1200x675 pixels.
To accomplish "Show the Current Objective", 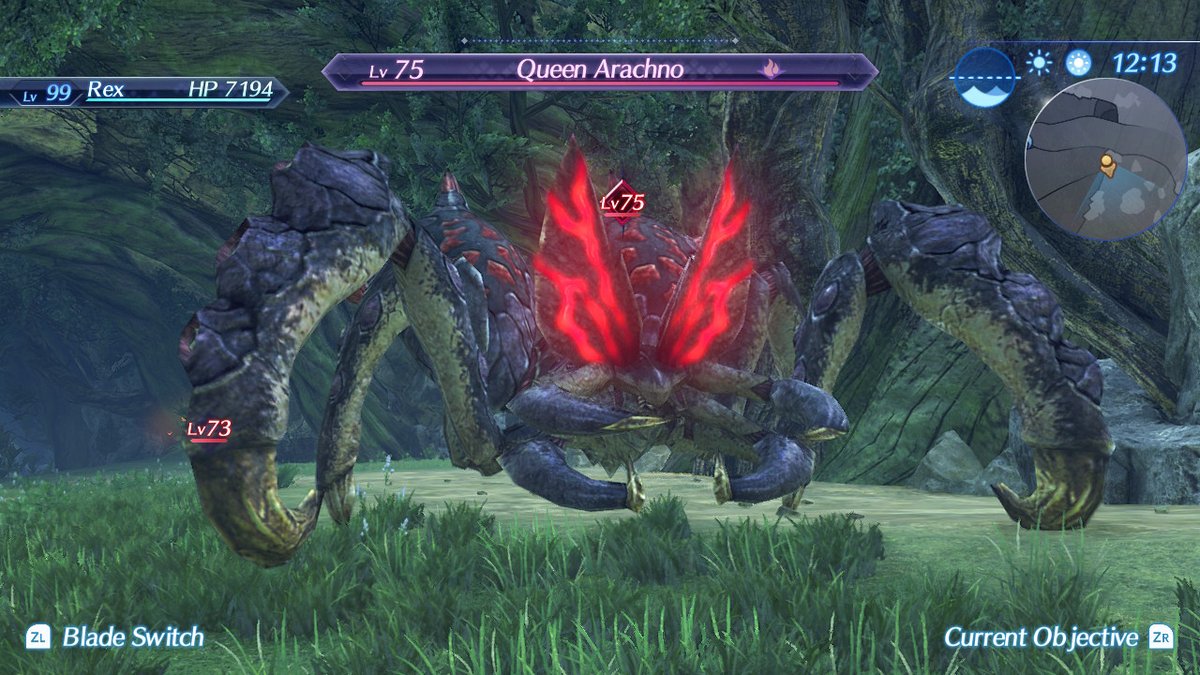I will click(1058, 637).
